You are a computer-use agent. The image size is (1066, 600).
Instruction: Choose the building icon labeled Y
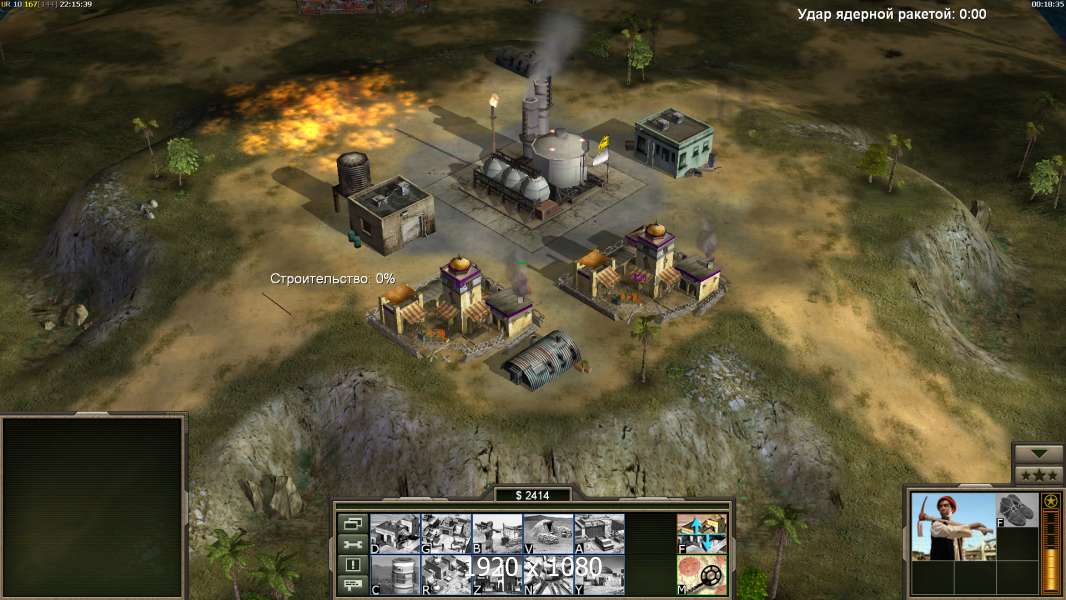tap(599, 575)
